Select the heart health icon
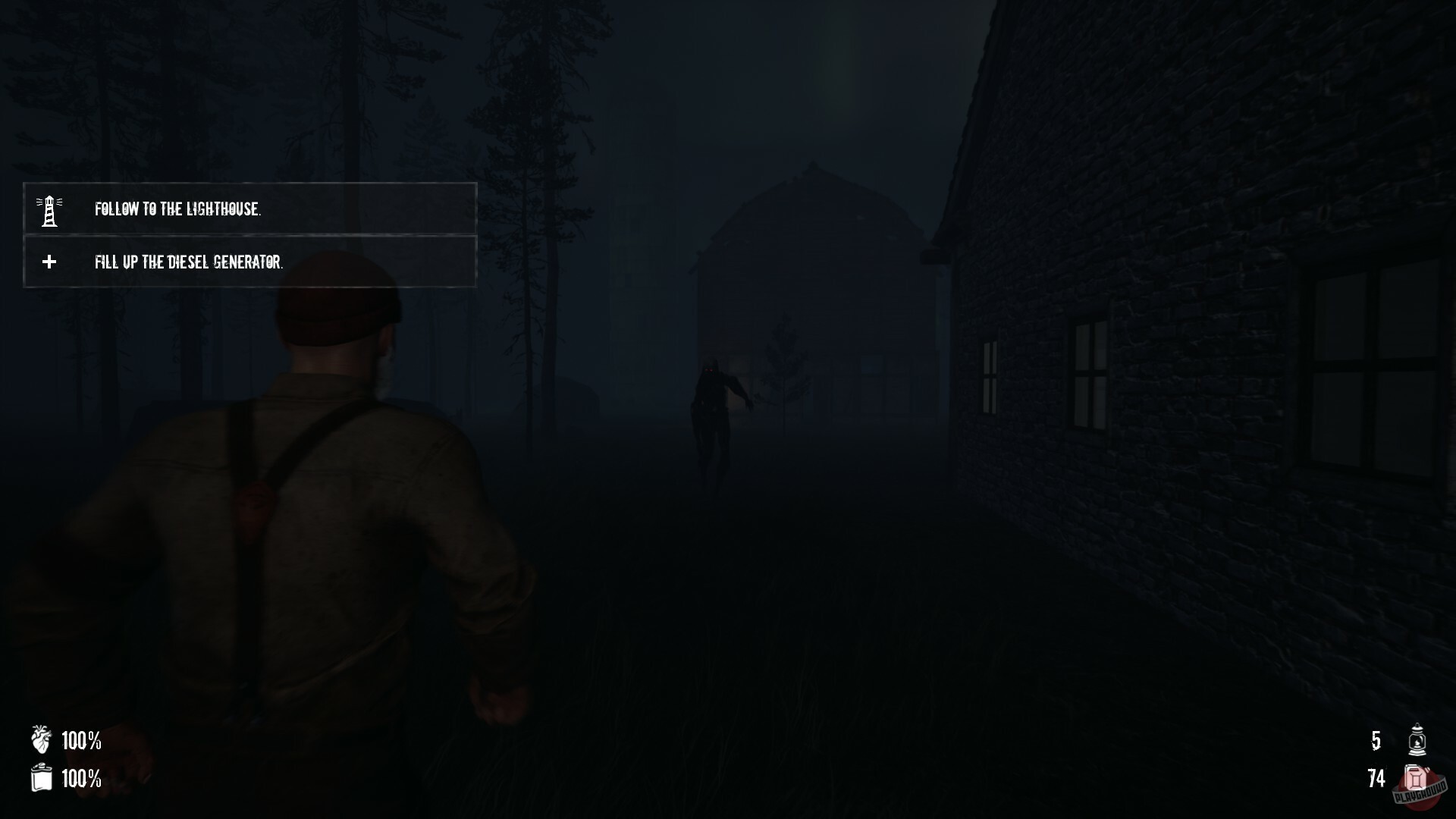Viewport: 1456px width, 819px height. (x=39, y=742)
